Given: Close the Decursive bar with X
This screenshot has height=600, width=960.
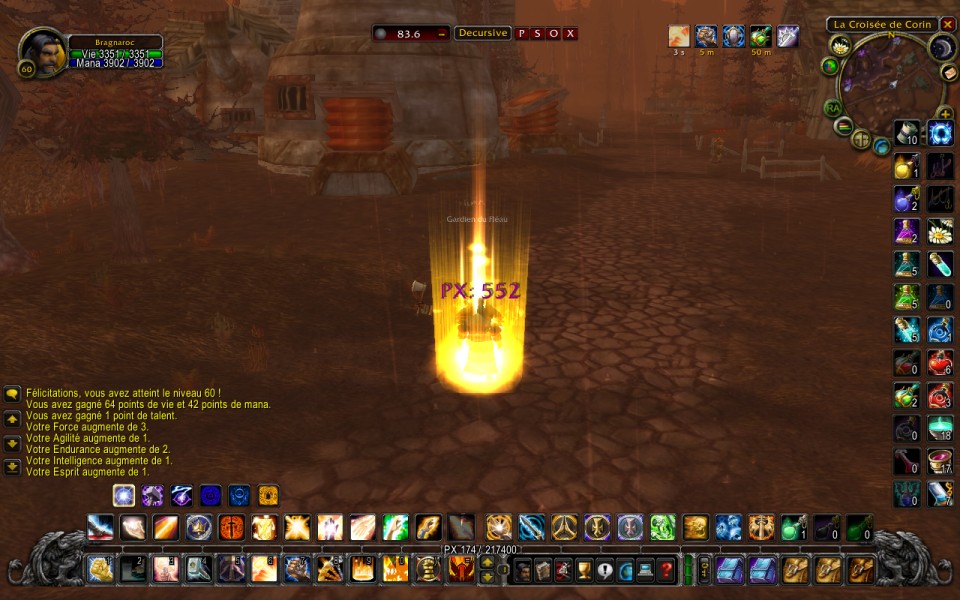Looking at the screenshot, I should (x=570, y=33).
